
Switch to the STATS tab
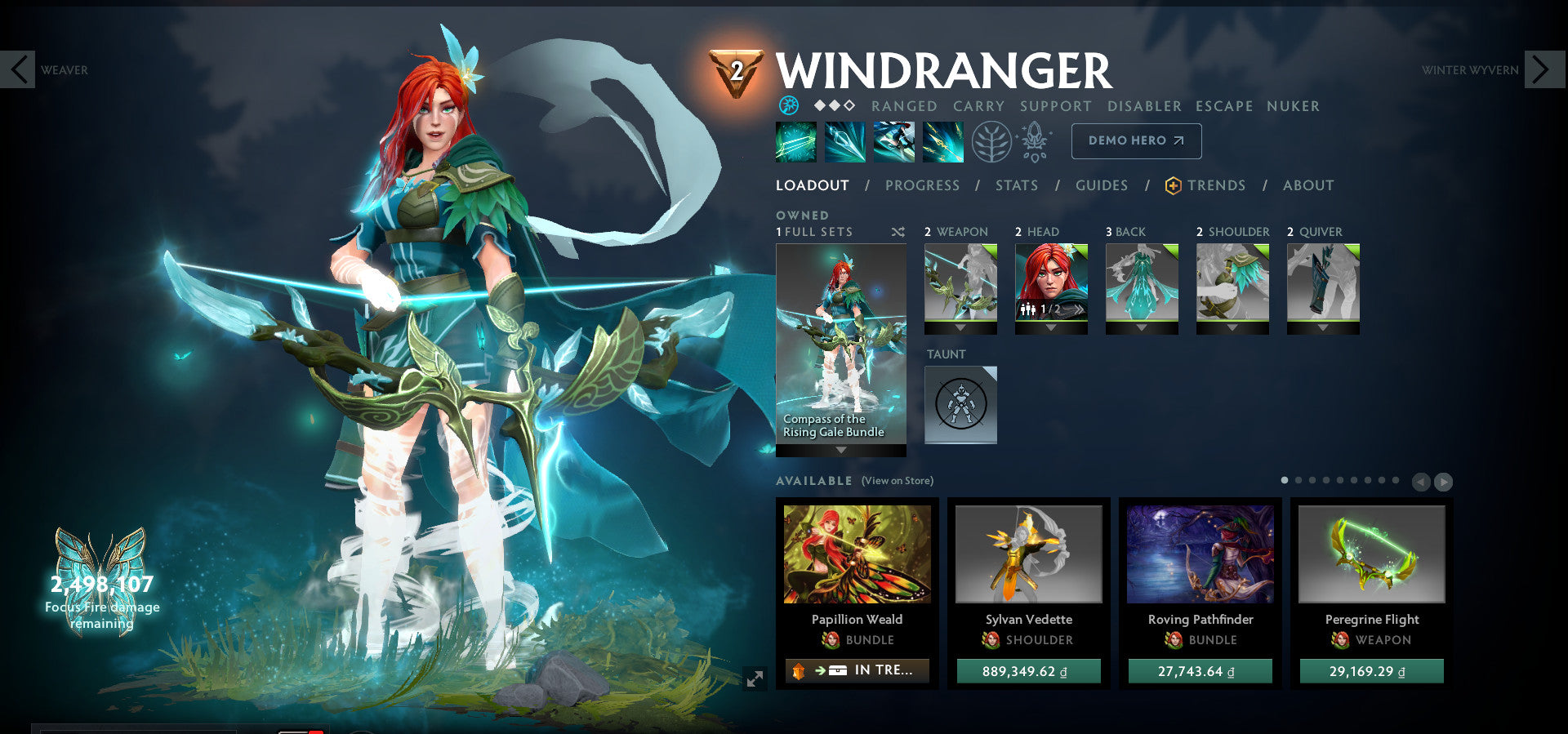[x=1016, y=185]
